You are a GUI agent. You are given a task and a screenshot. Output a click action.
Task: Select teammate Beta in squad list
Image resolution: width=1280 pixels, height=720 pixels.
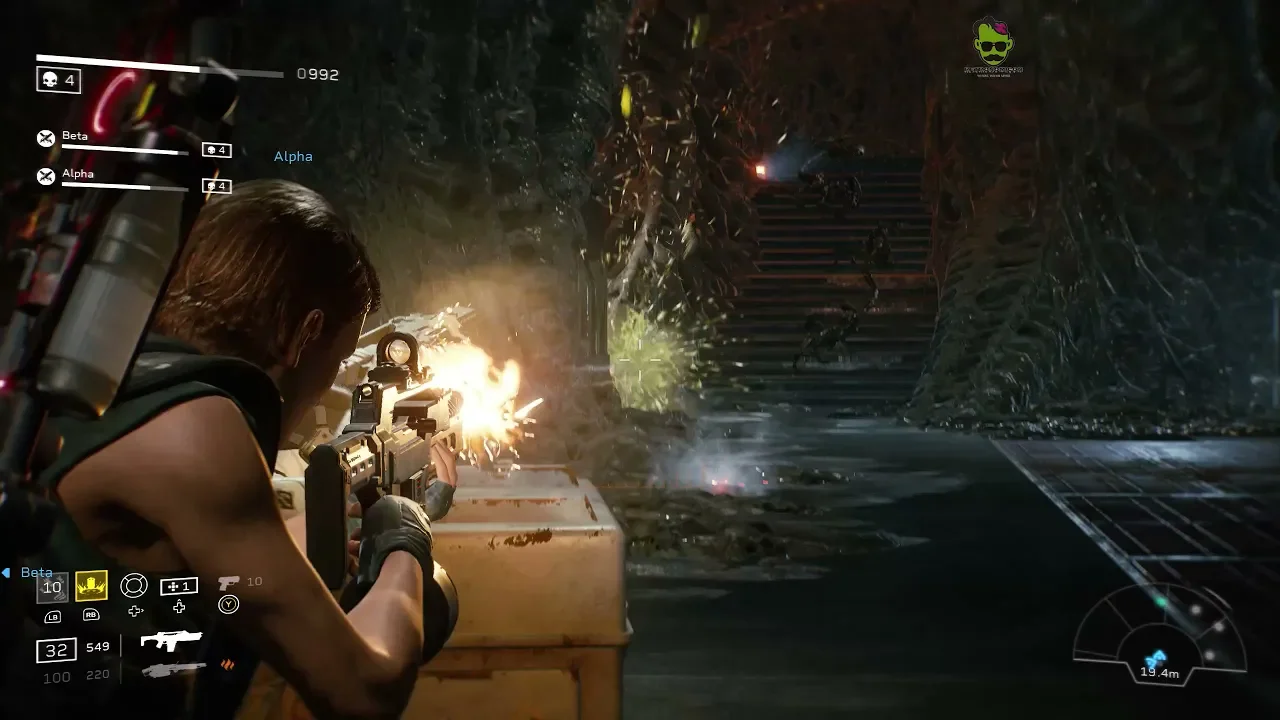click(x=75, y=136)
